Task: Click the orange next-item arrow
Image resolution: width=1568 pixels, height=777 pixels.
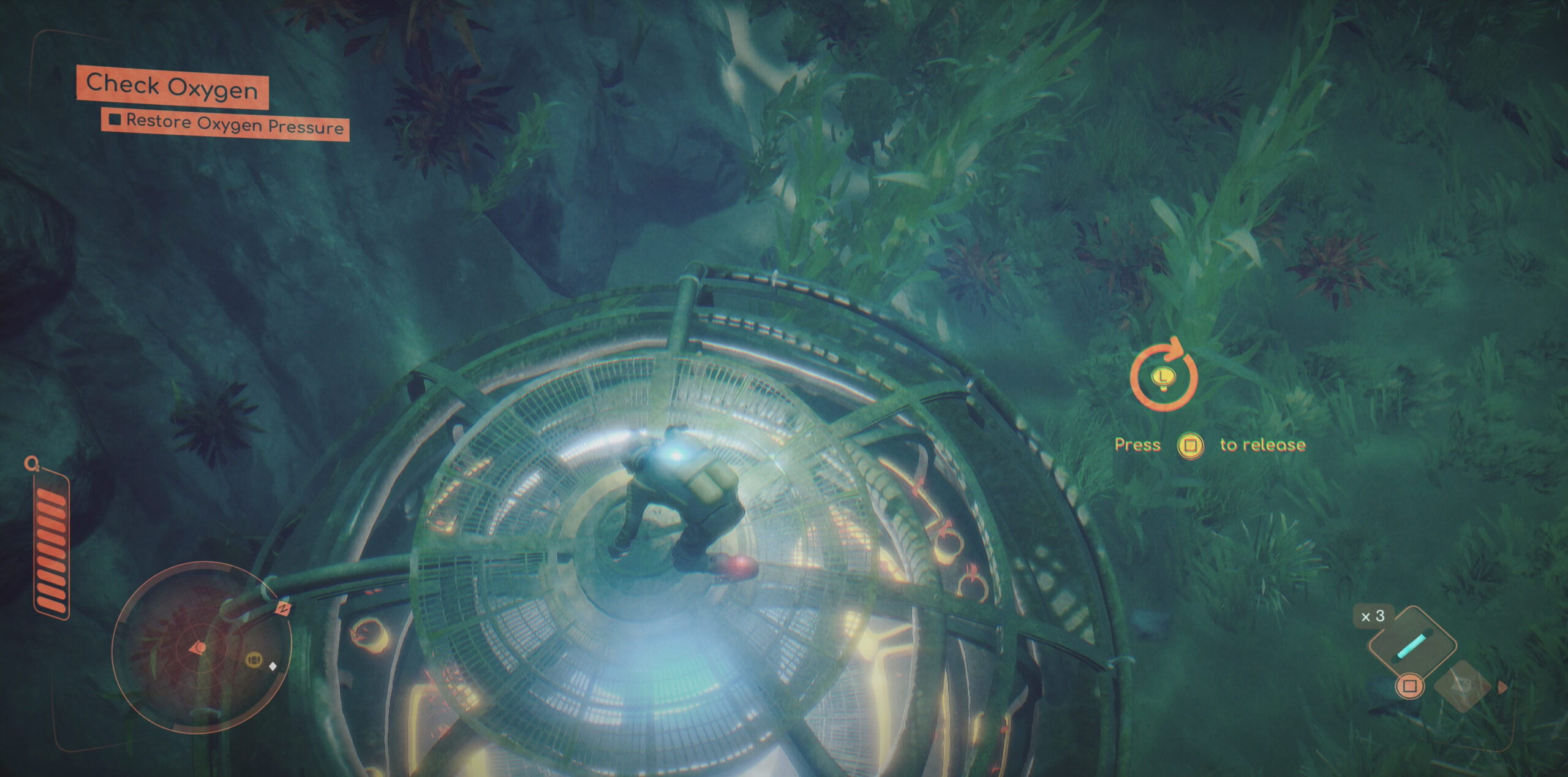Action: pyautogui.click(x=1502, y=688)
